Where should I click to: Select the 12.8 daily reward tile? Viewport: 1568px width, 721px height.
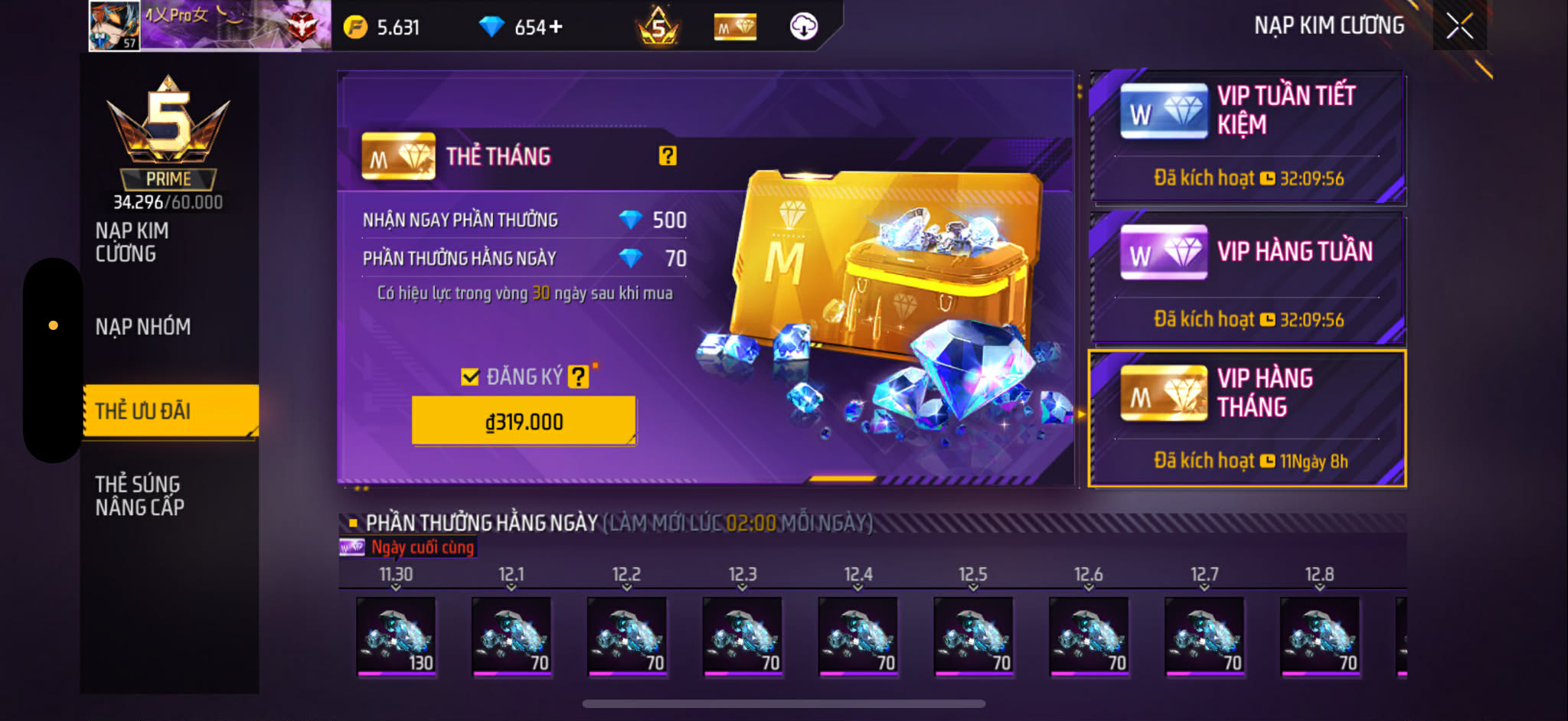click(1320, 635)
